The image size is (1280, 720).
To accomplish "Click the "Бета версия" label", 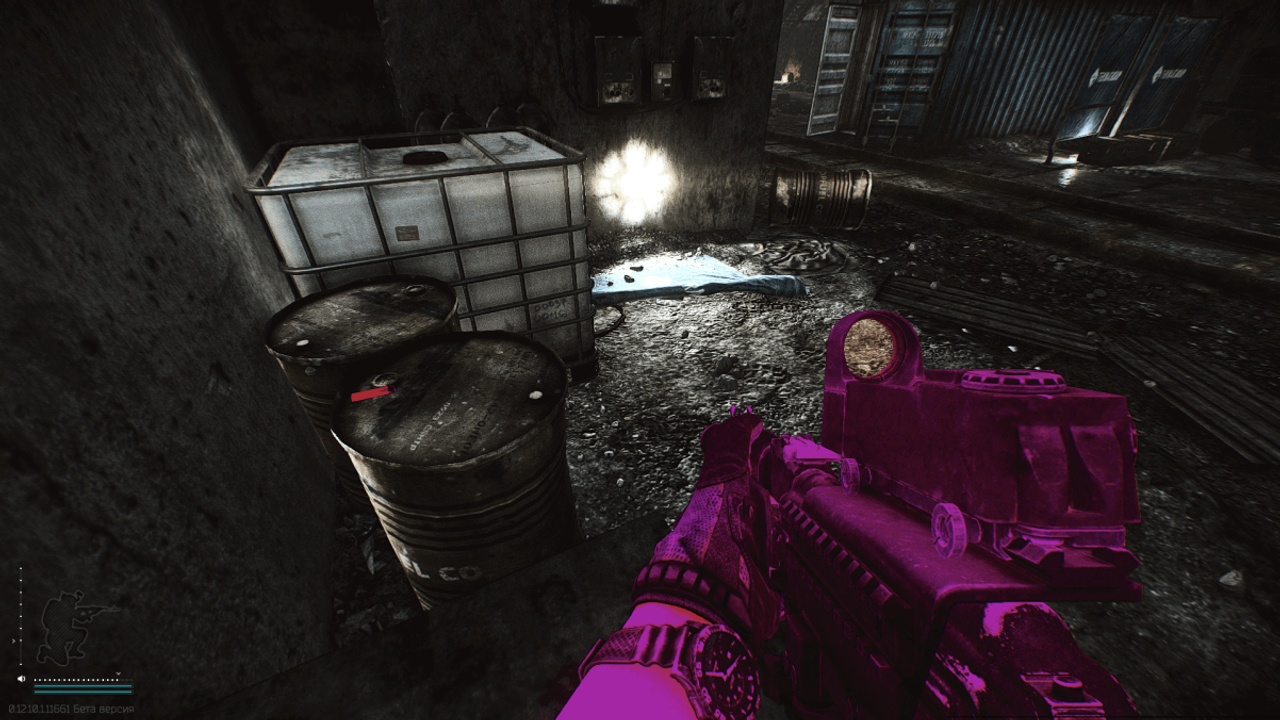I will pyautogui.click(x=103, y=708).
